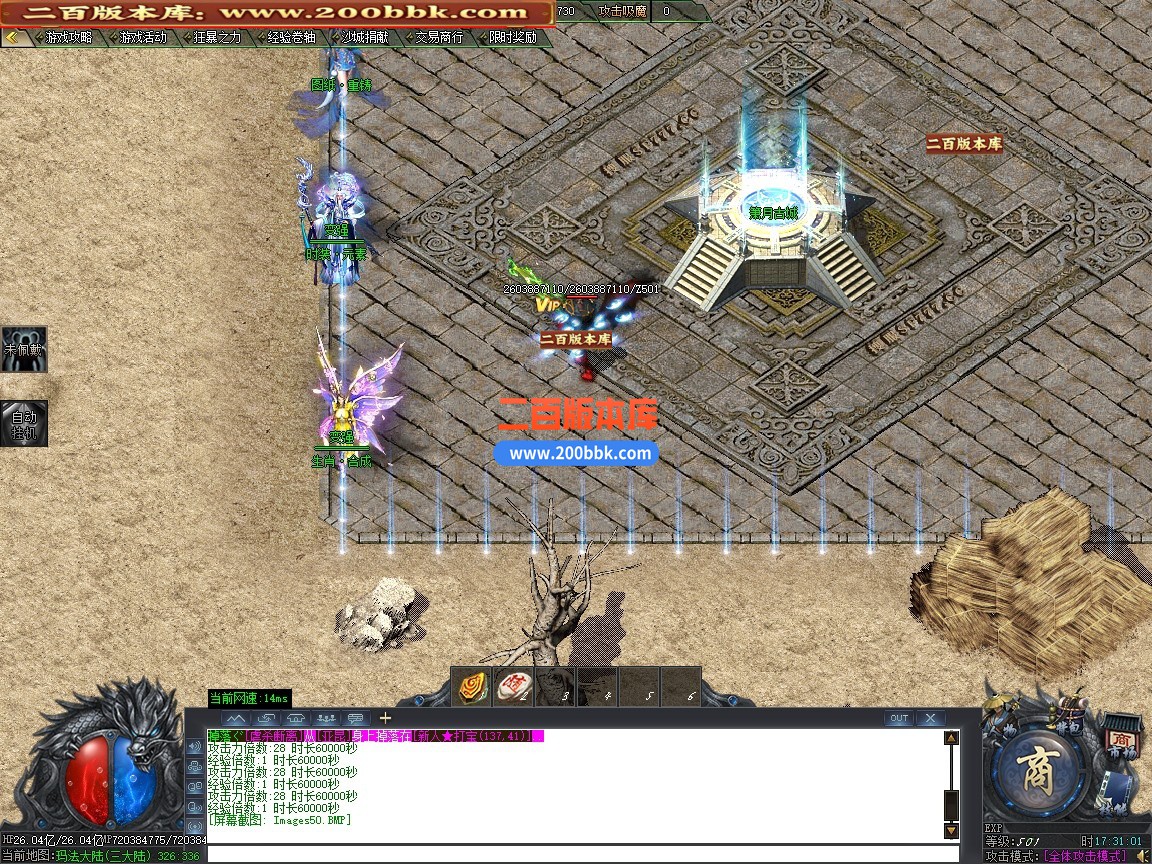Use the orange swirl item in hotbar slot 1
This screenshot has width=1152, height=864.
(474, 687)
